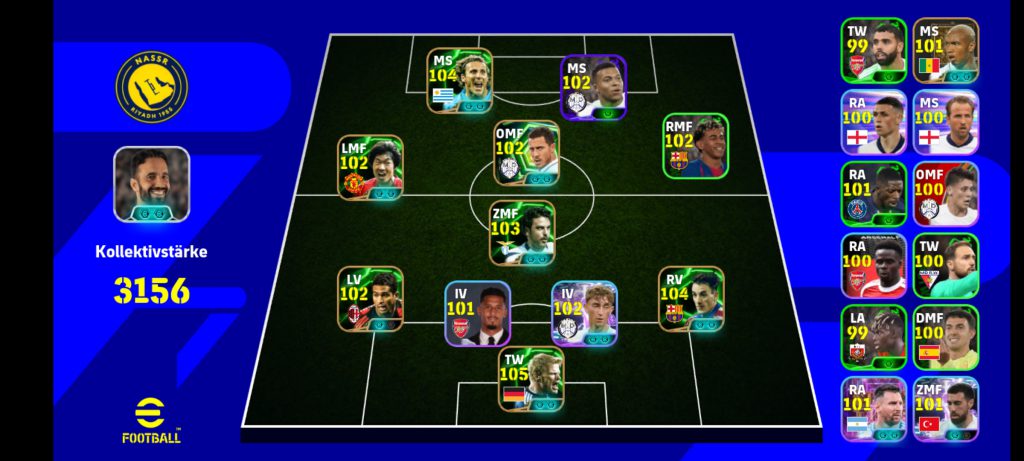Select the OMF 102 midfielder card
The height and width of the screenshot is (461, 1024).
coord(526,154)
